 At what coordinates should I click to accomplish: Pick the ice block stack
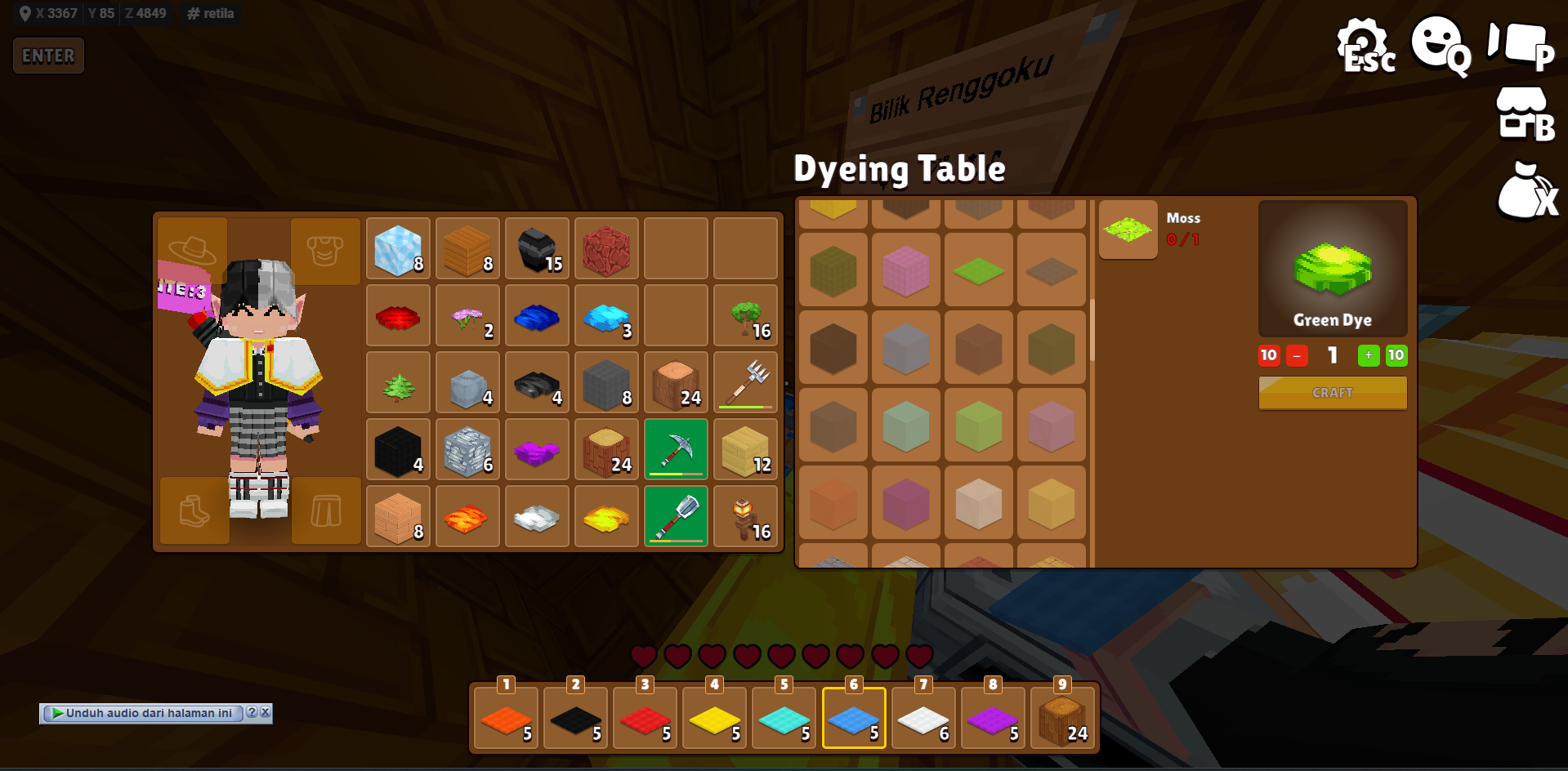coord(398,248)
